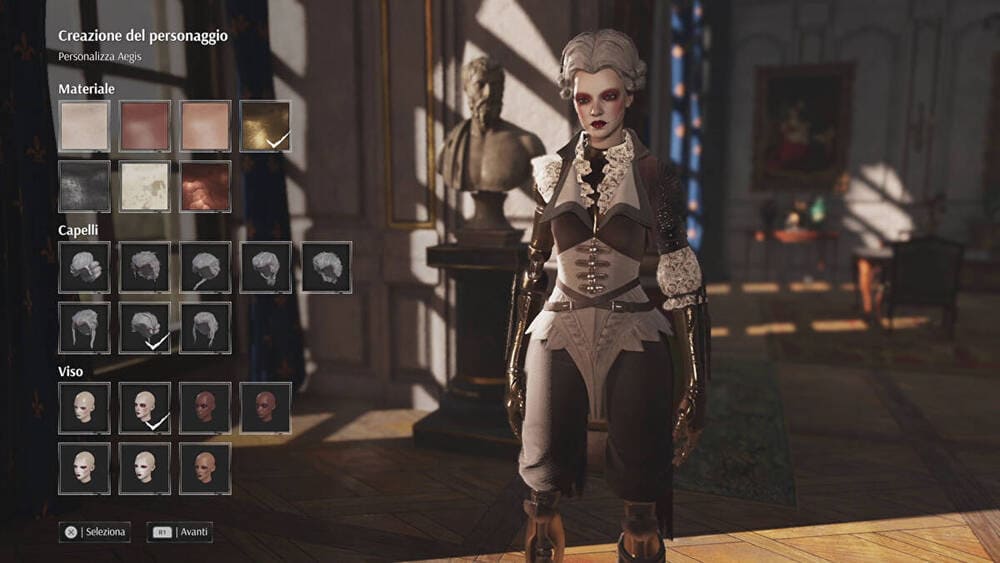Screen dimensions: 1000x563
Task: Choose the dusky rose-red material
Action: click(145, 126)
